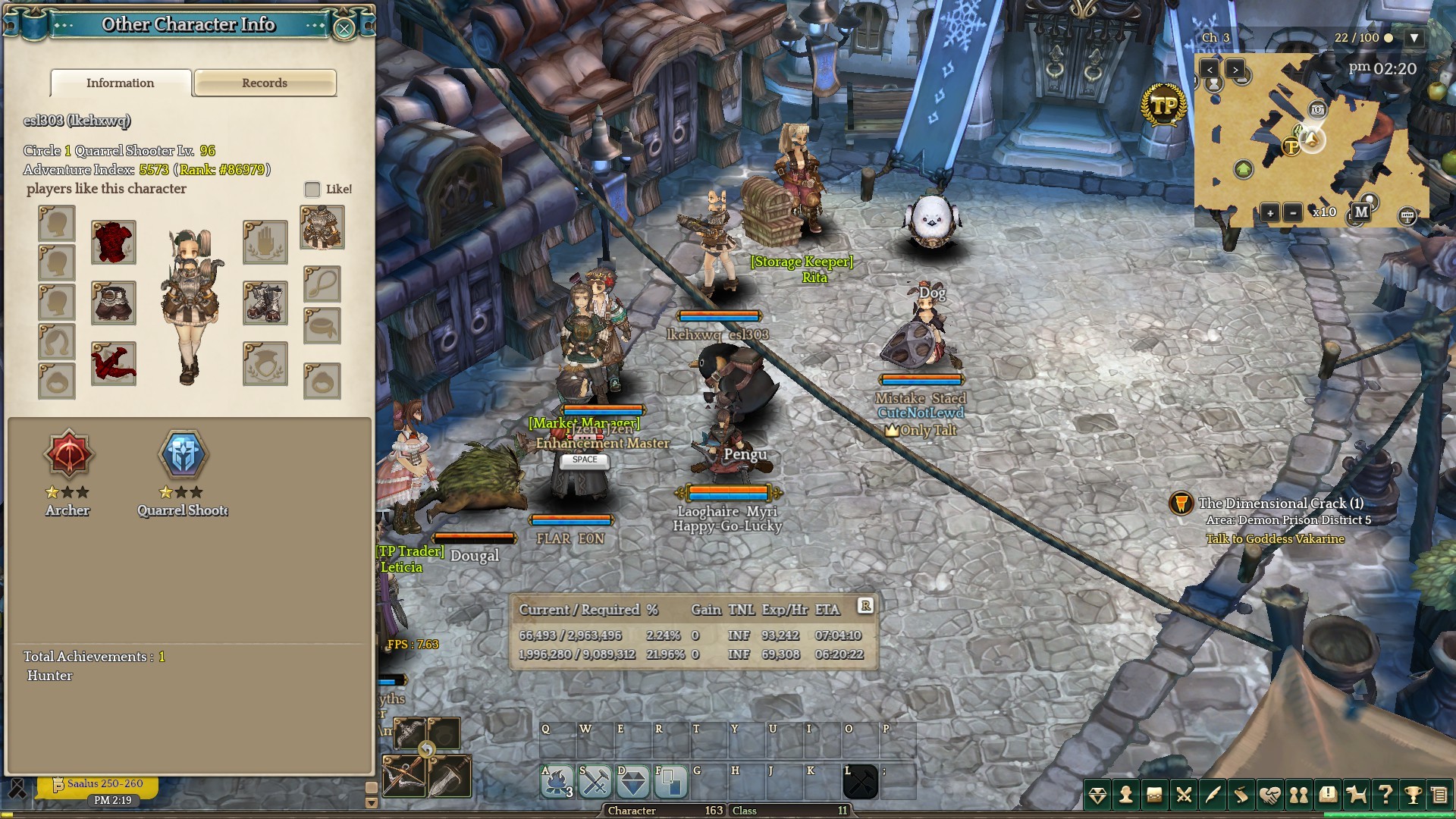The width and height of the screenshot is (1456, 819).
Task: Switch to the Records tab
Action: [265, 83]
